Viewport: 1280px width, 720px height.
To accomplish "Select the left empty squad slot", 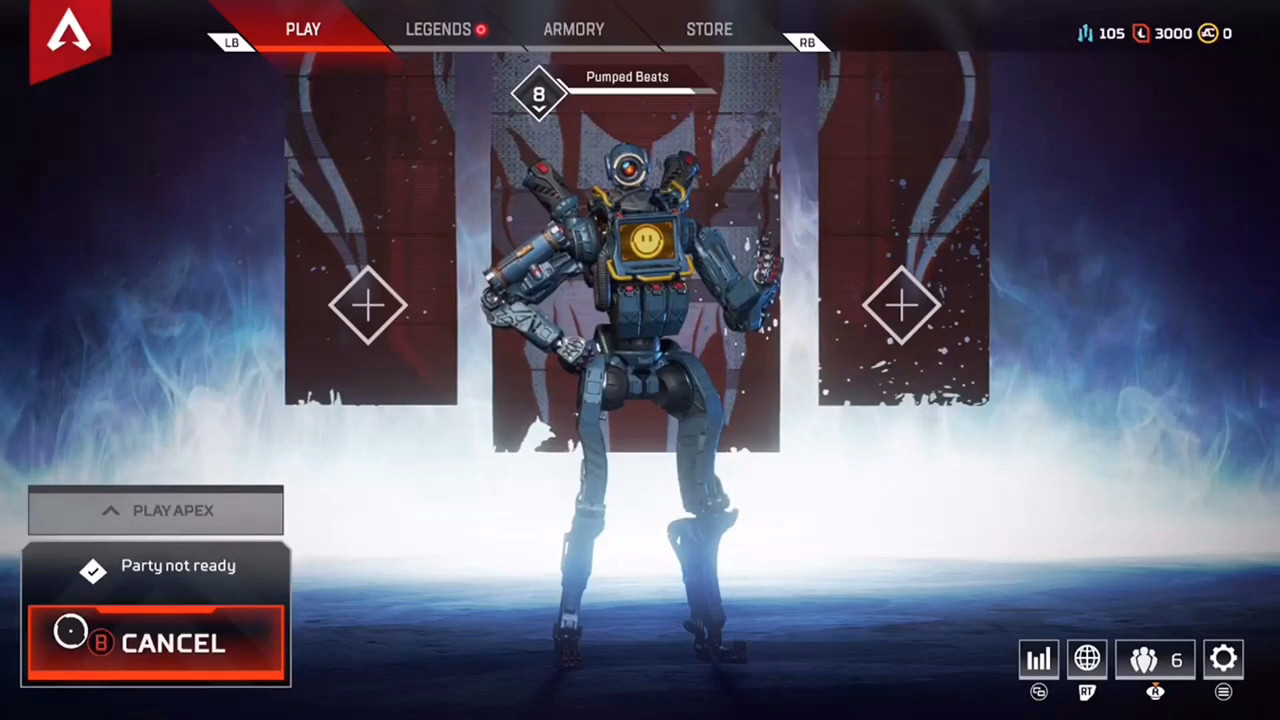I will pos(370,305).
